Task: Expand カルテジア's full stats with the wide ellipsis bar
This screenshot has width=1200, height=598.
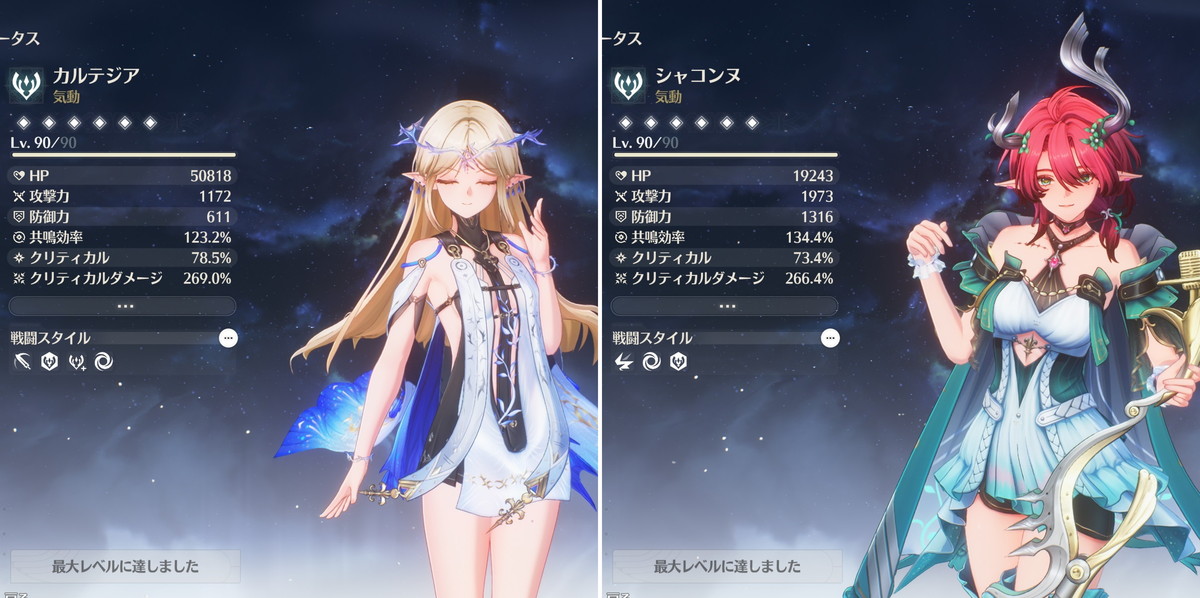Action: pos(122,306)
